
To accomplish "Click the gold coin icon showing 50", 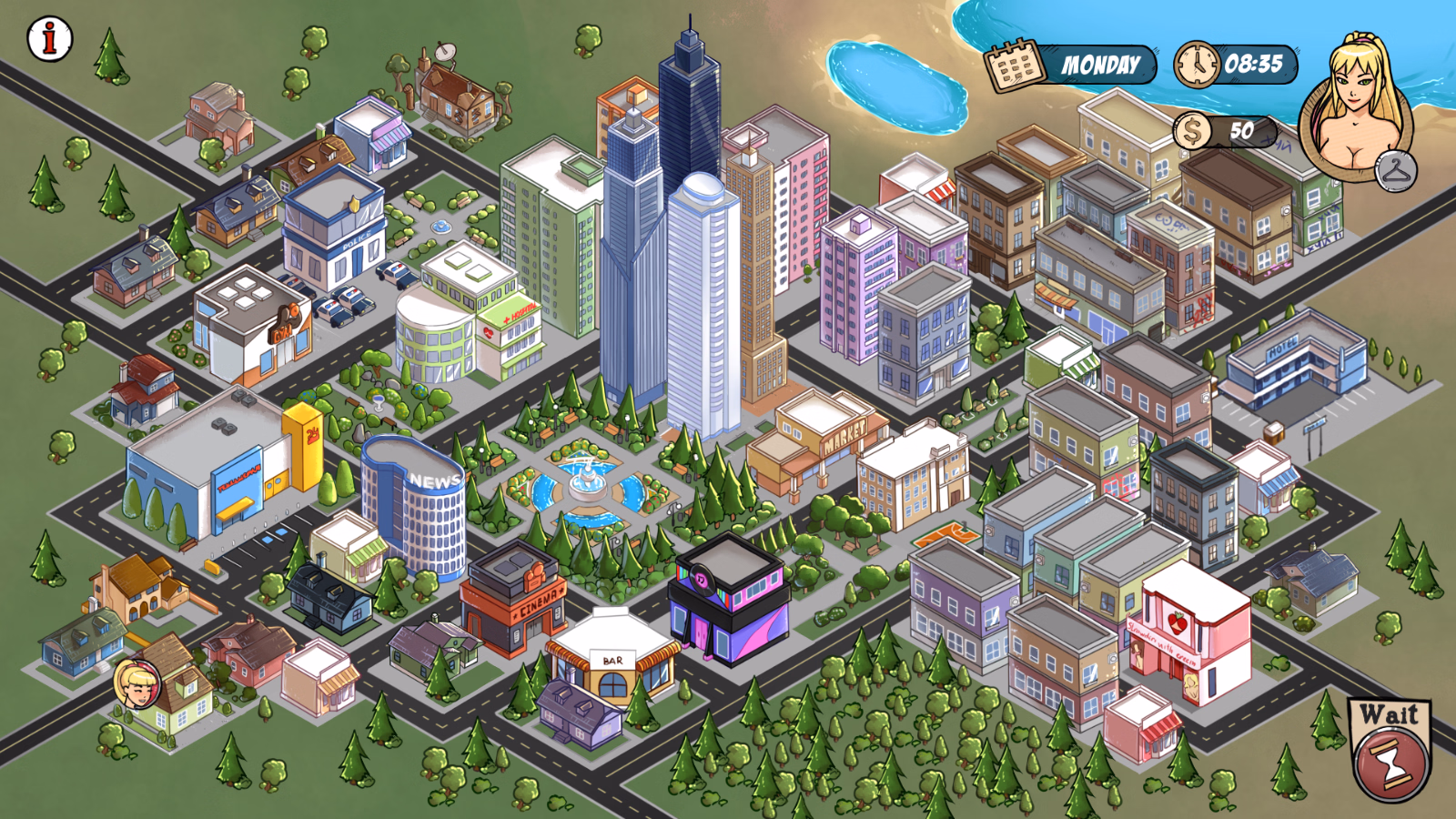I will (x=1194, y=132).
